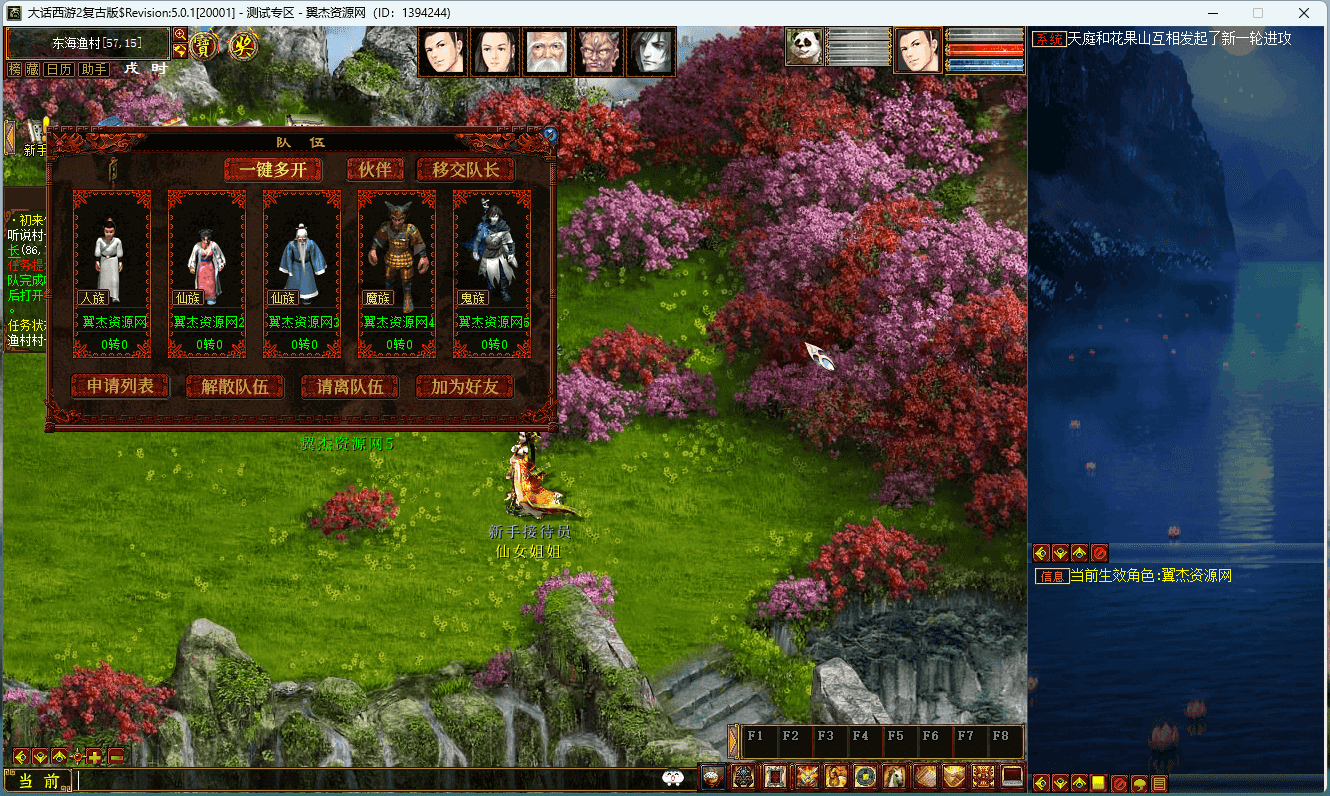Open the 奖 reward icon

click(243, 46)
